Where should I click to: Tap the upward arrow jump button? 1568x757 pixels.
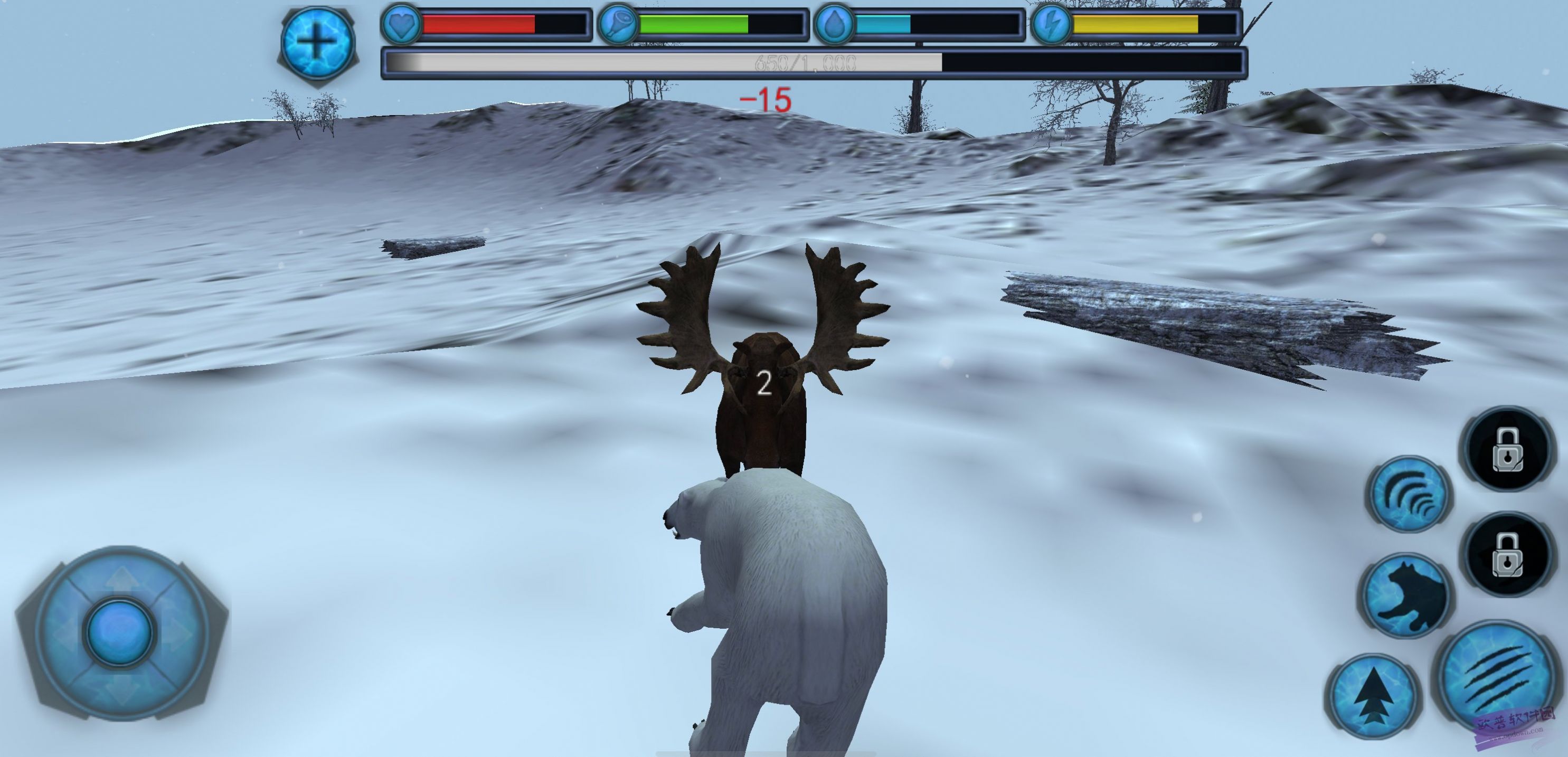(1374, 697)
